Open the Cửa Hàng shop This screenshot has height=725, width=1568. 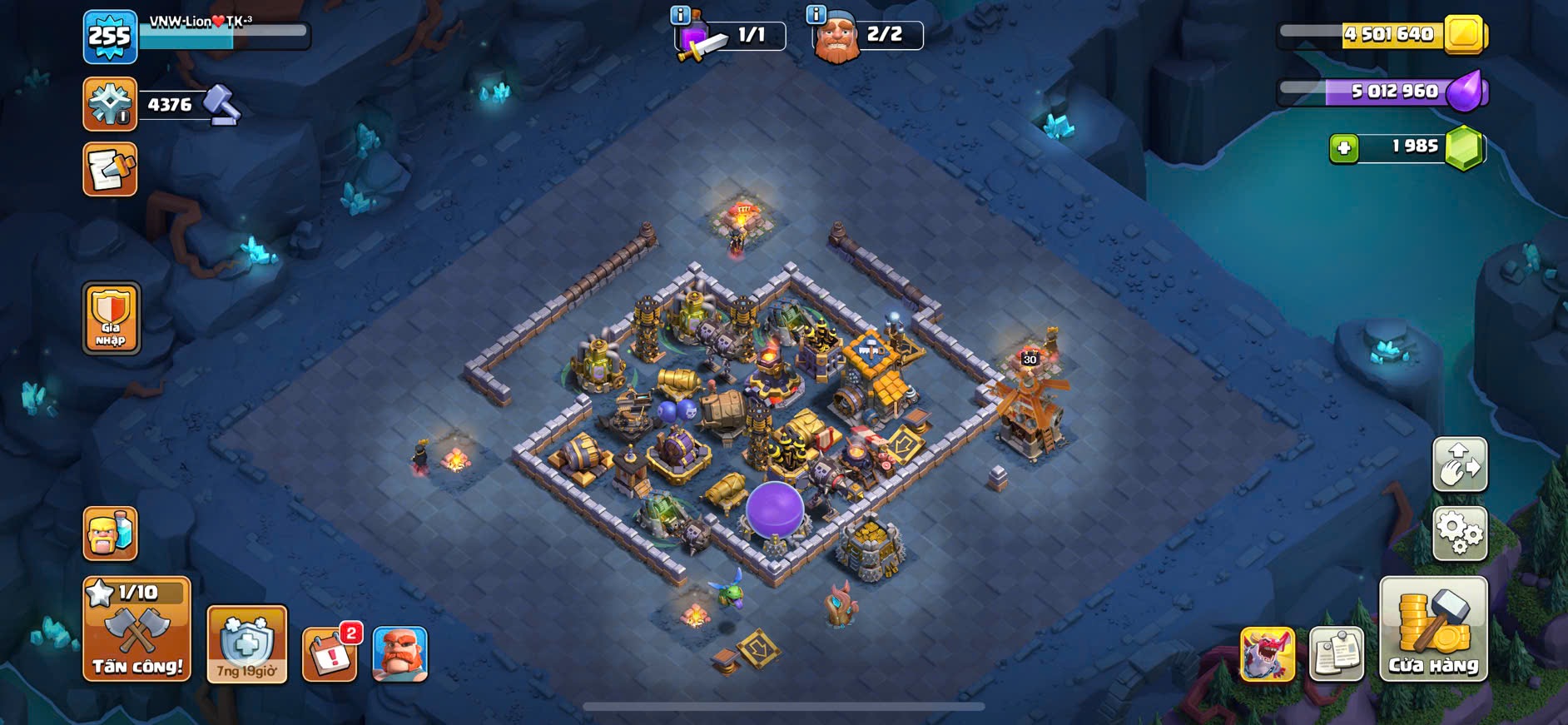(1433, 630)
